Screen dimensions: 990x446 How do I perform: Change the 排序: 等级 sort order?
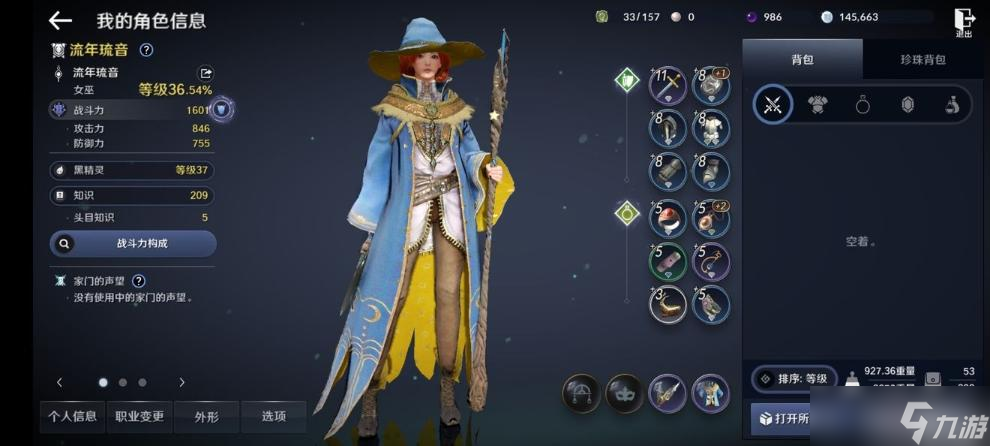pyautogui.click(x=795, y=378)
